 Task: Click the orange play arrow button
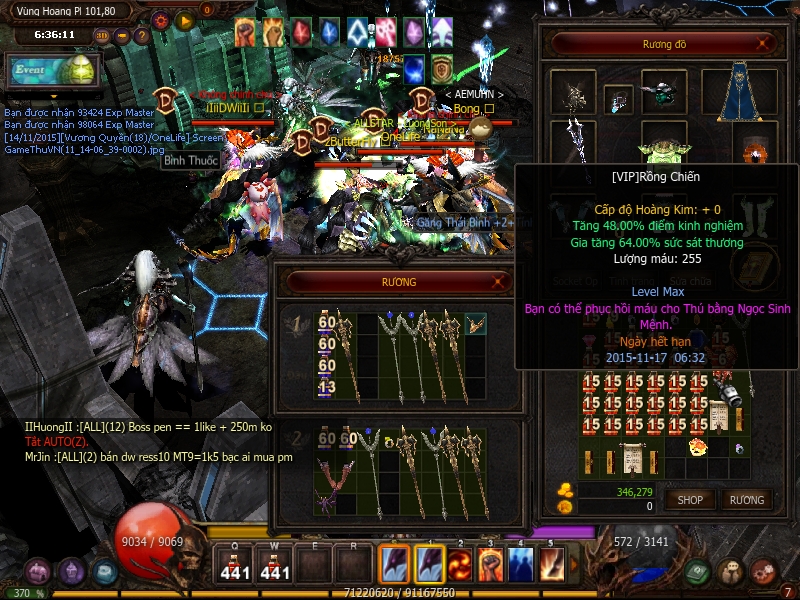click(184, 19)
